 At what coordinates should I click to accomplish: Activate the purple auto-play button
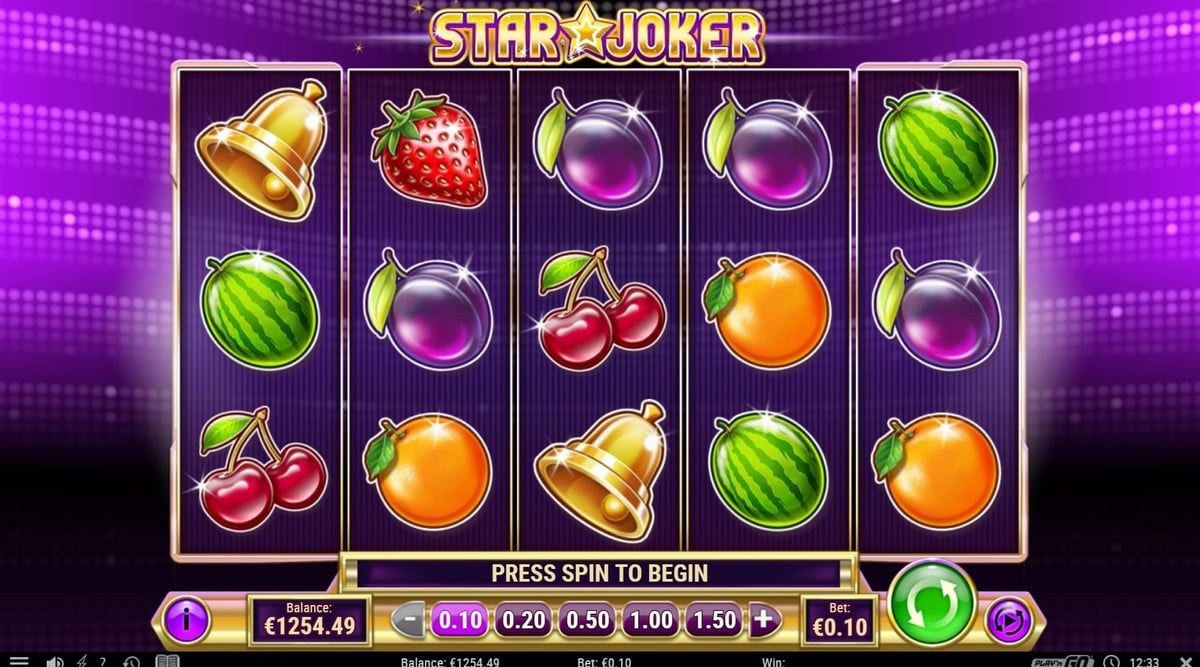click(x=1008, y=620)
